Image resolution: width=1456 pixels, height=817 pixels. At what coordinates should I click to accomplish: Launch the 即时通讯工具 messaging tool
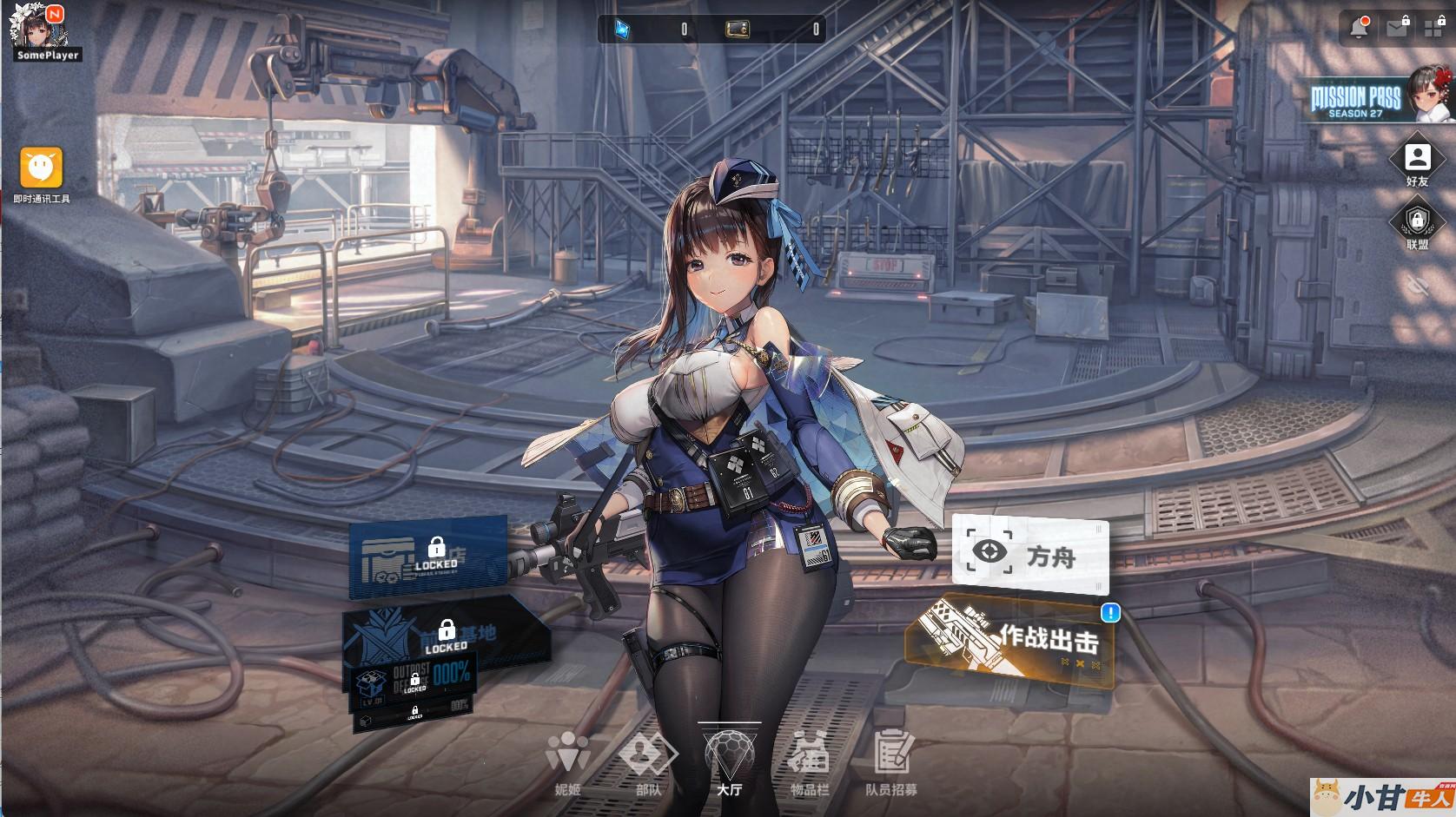(41, 171)
